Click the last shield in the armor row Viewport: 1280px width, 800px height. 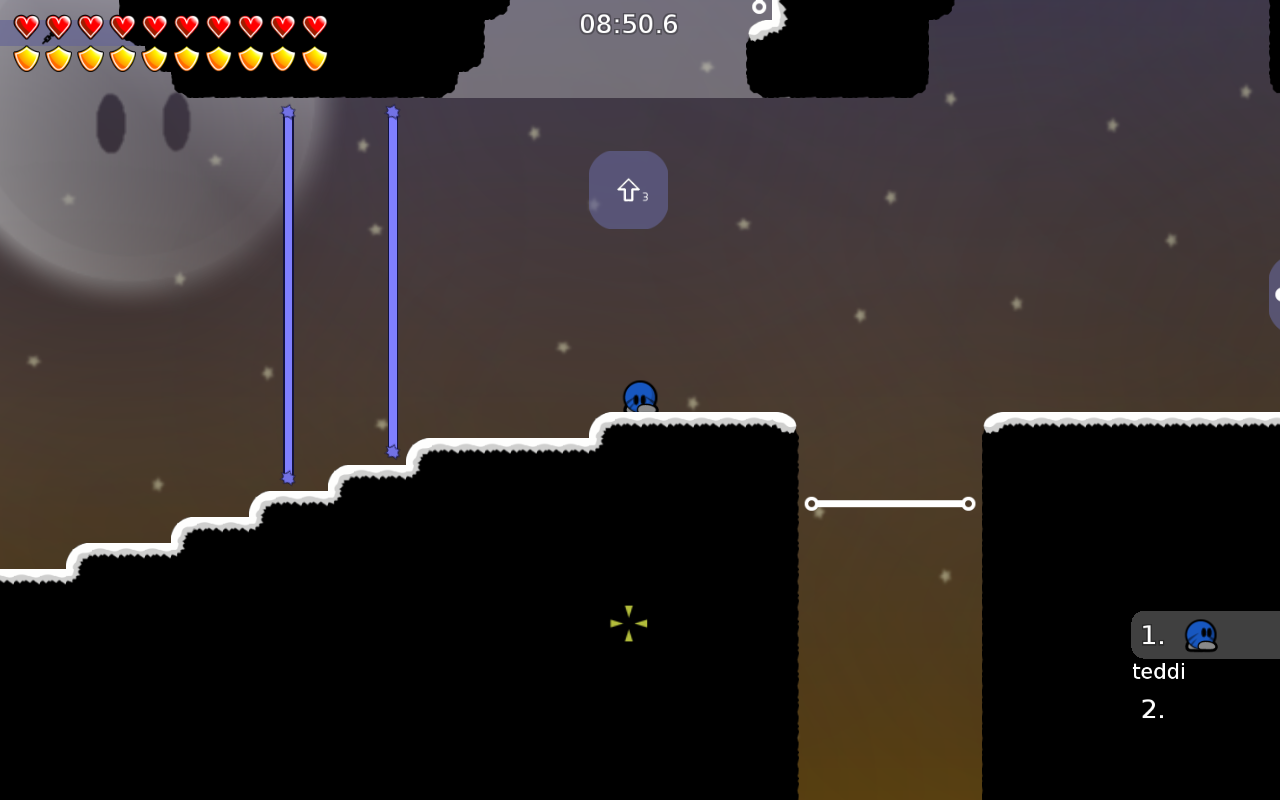315,58
